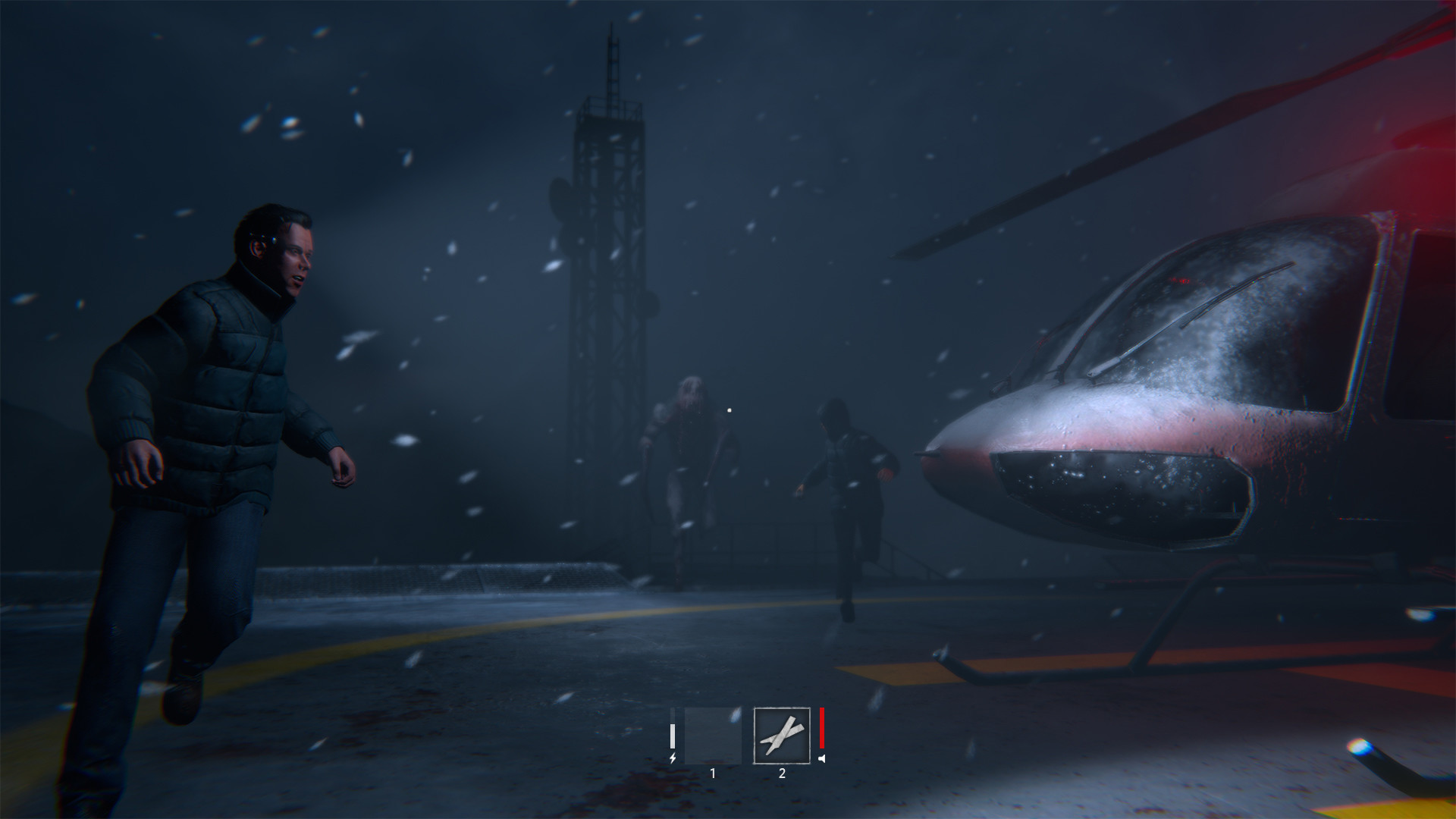
Task: Click the red noise level bar
Action: (820, 728)
